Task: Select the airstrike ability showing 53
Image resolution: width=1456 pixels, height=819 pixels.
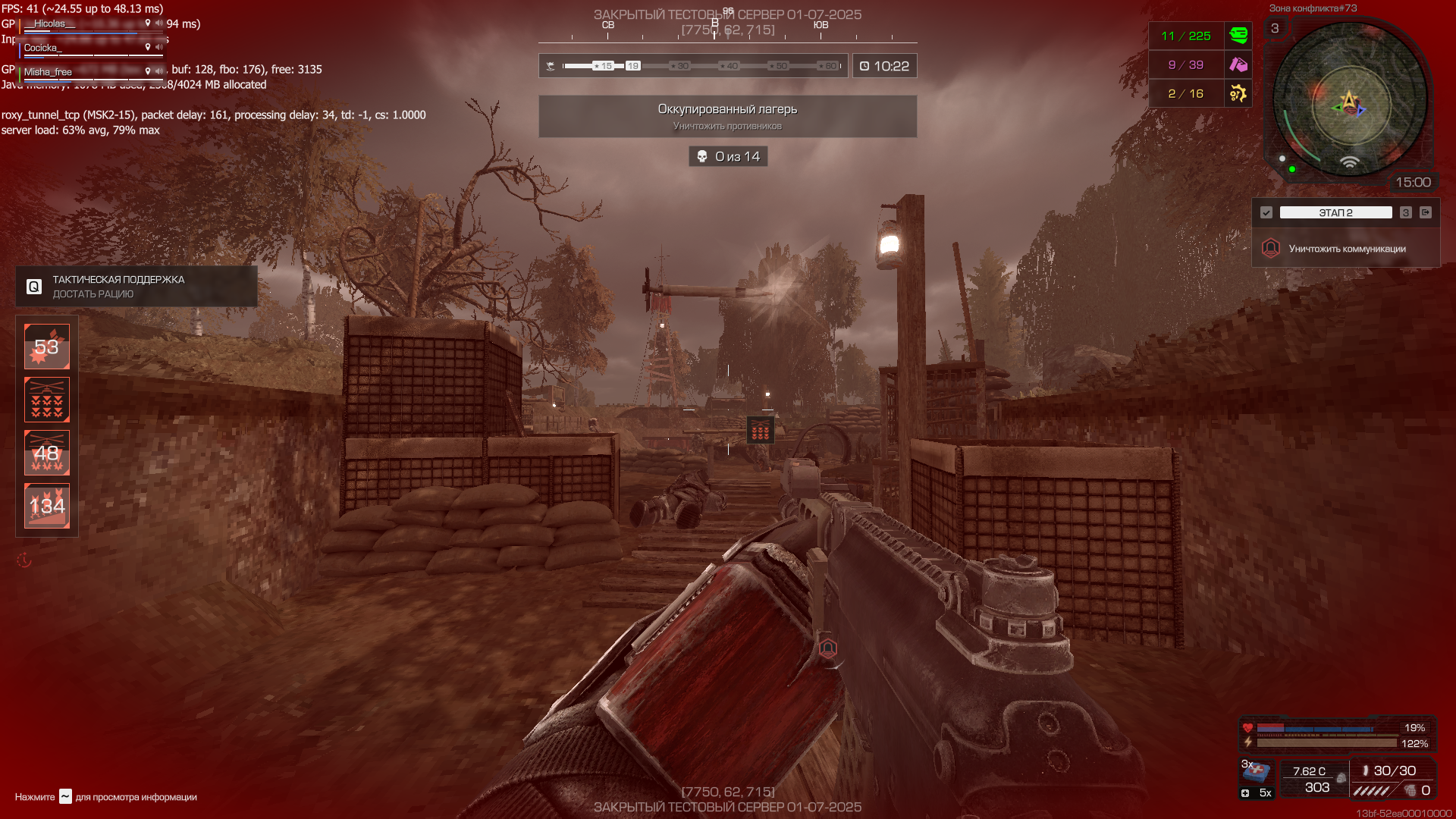Action: 47,347
